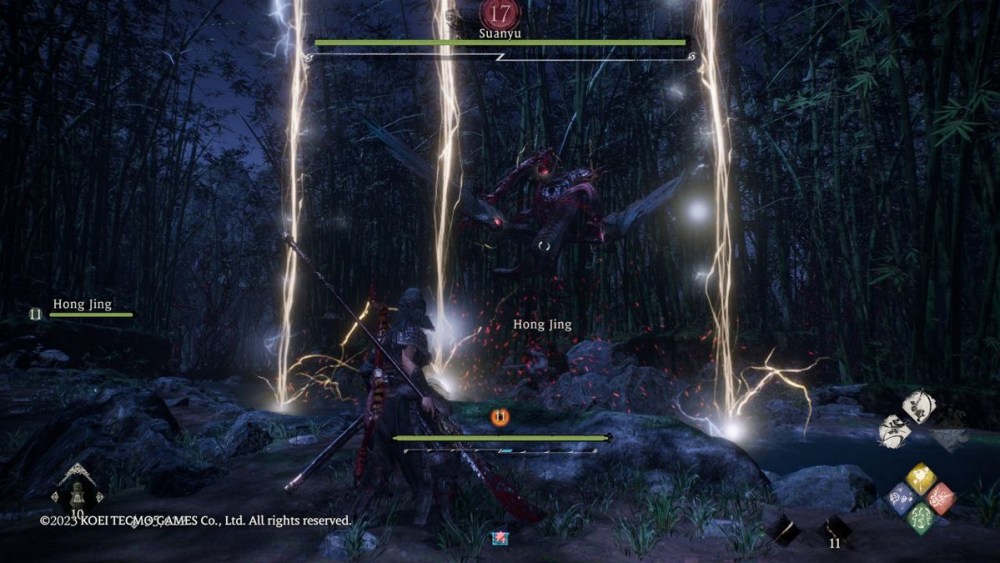Viewport: 1000px width, 563px height.
Task: Select the dark blade weapon slot without number
Action: click(x=785, y=530)
